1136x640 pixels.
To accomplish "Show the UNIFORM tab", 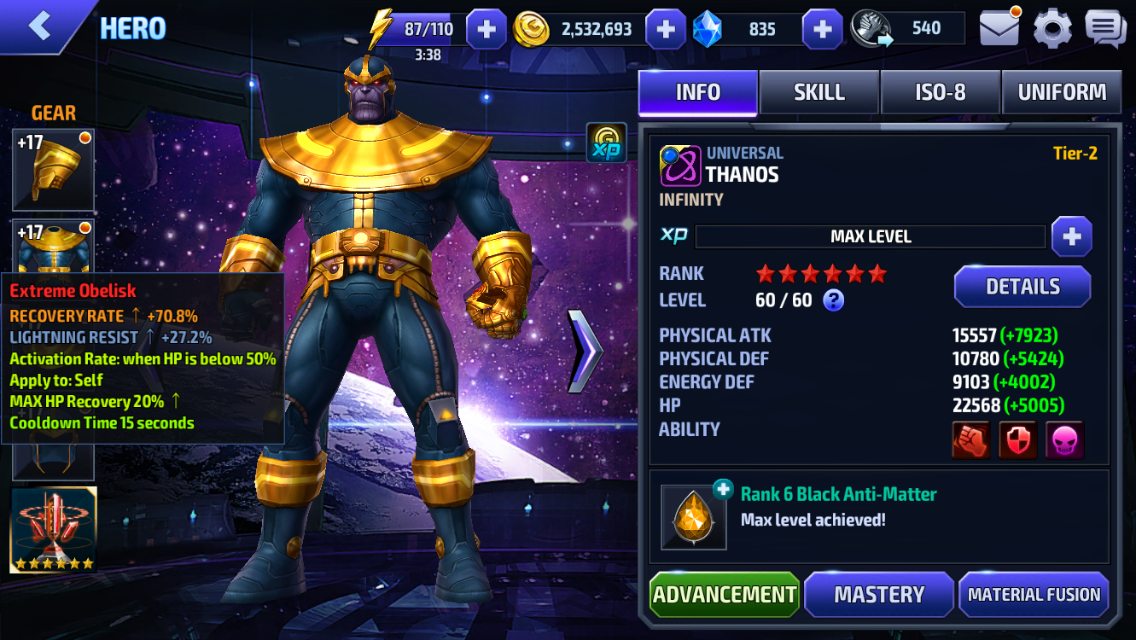I will [x=1061, y=92].
